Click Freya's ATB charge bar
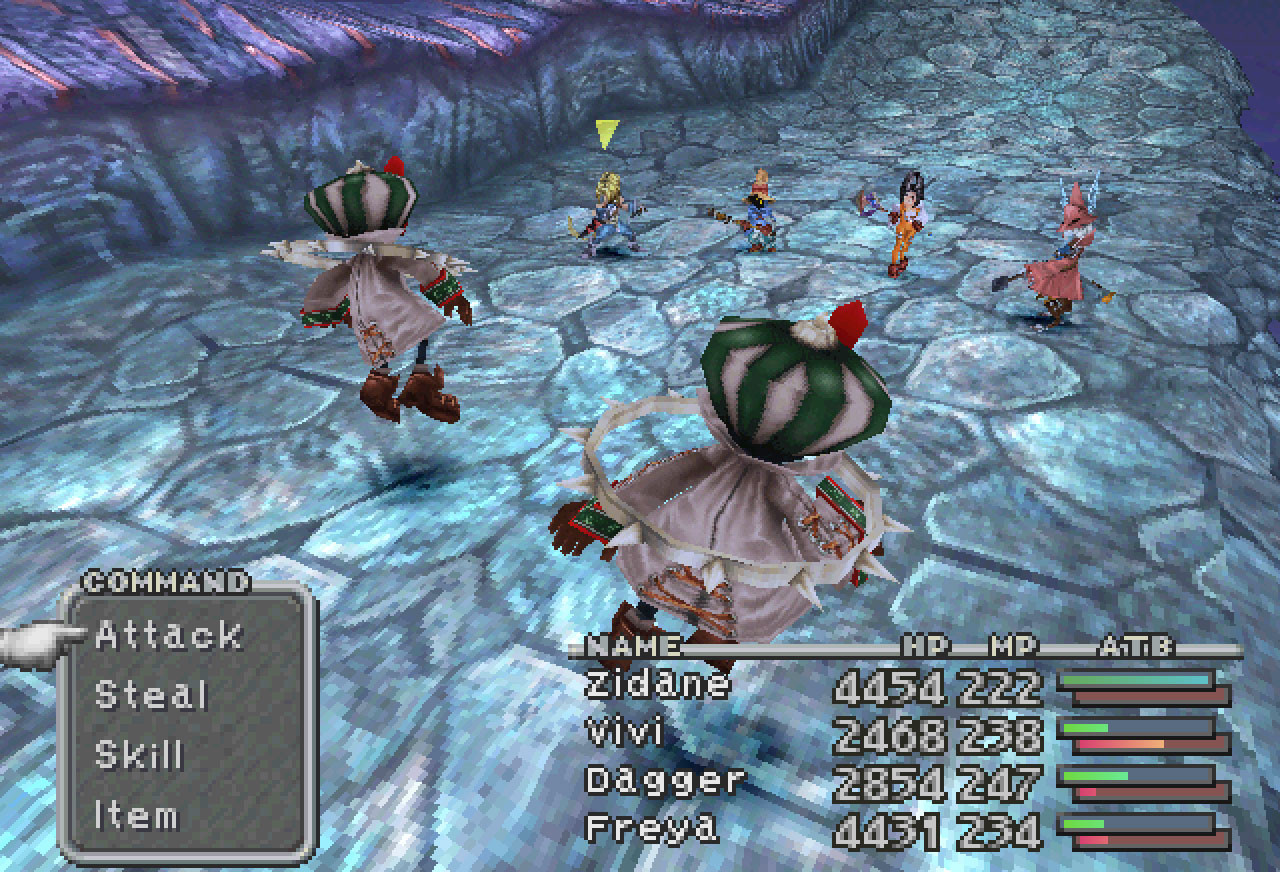The height and width of the screenshot is (872, 1280). tap(1140, 822)
